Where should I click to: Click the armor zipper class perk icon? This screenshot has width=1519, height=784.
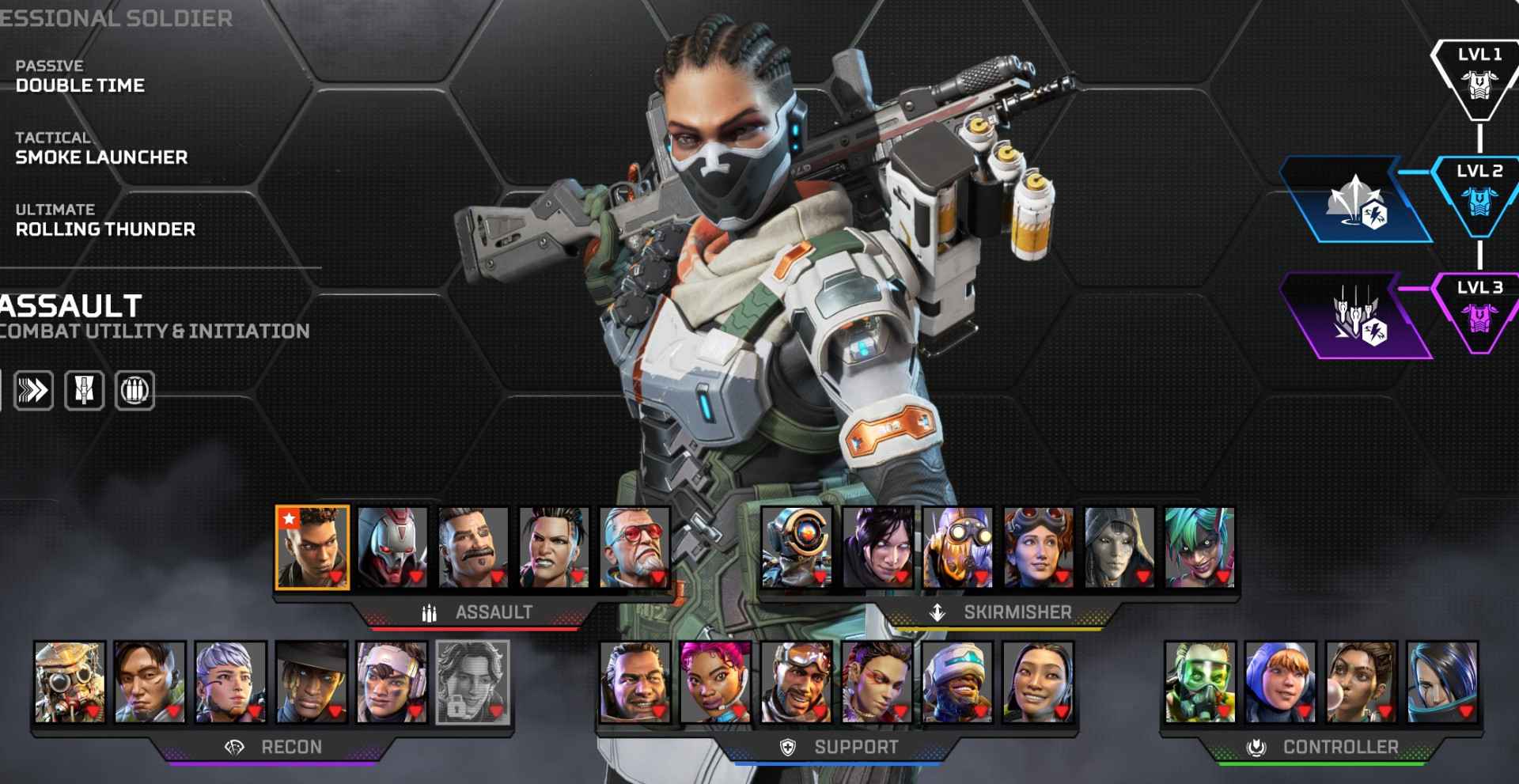point(85,389)
